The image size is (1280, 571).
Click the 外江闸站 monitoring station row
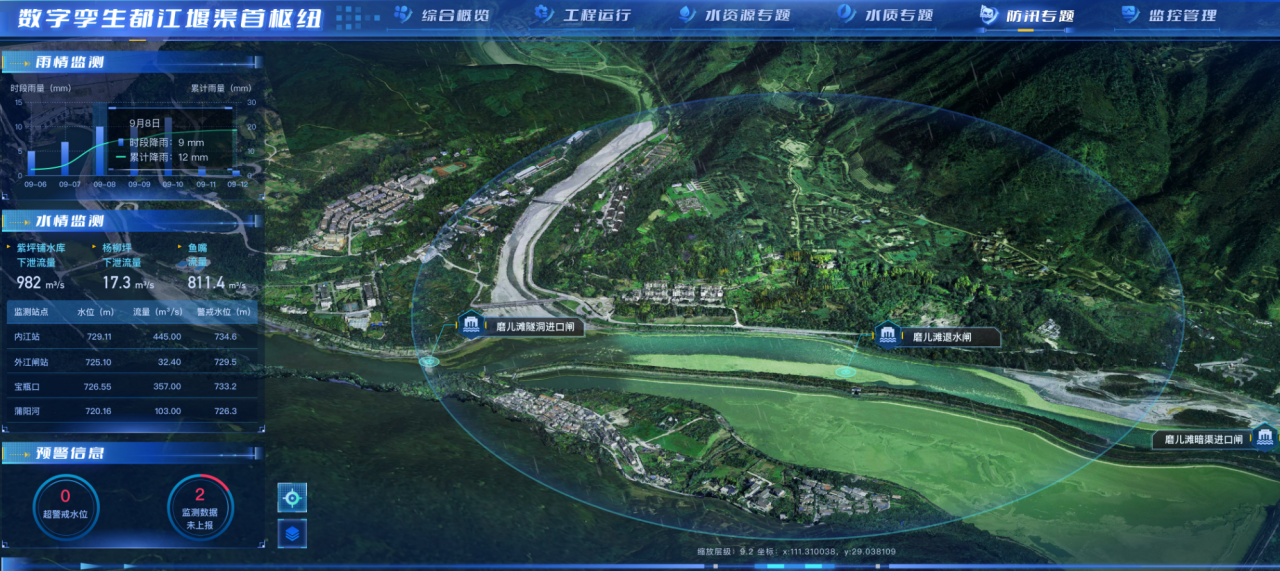(x=132, y=362)
